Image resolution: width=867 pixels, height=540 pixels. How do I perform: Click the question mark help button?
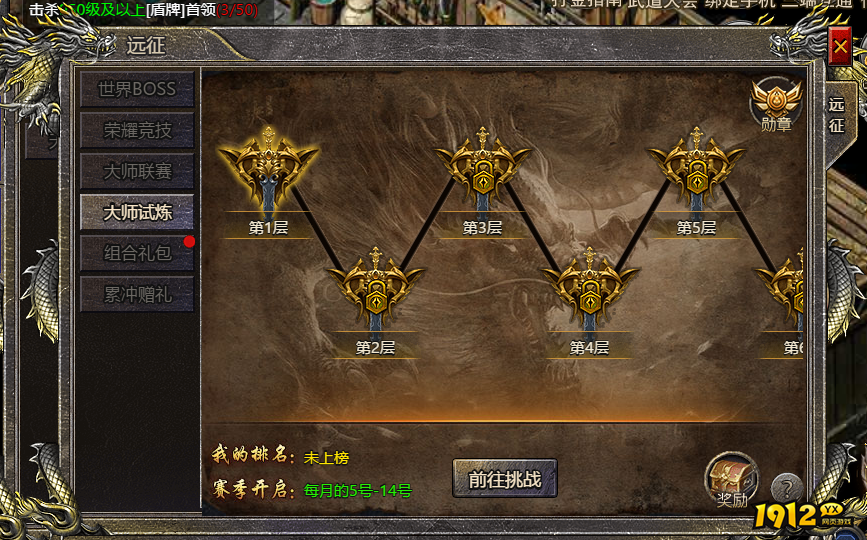click(787, 489)
